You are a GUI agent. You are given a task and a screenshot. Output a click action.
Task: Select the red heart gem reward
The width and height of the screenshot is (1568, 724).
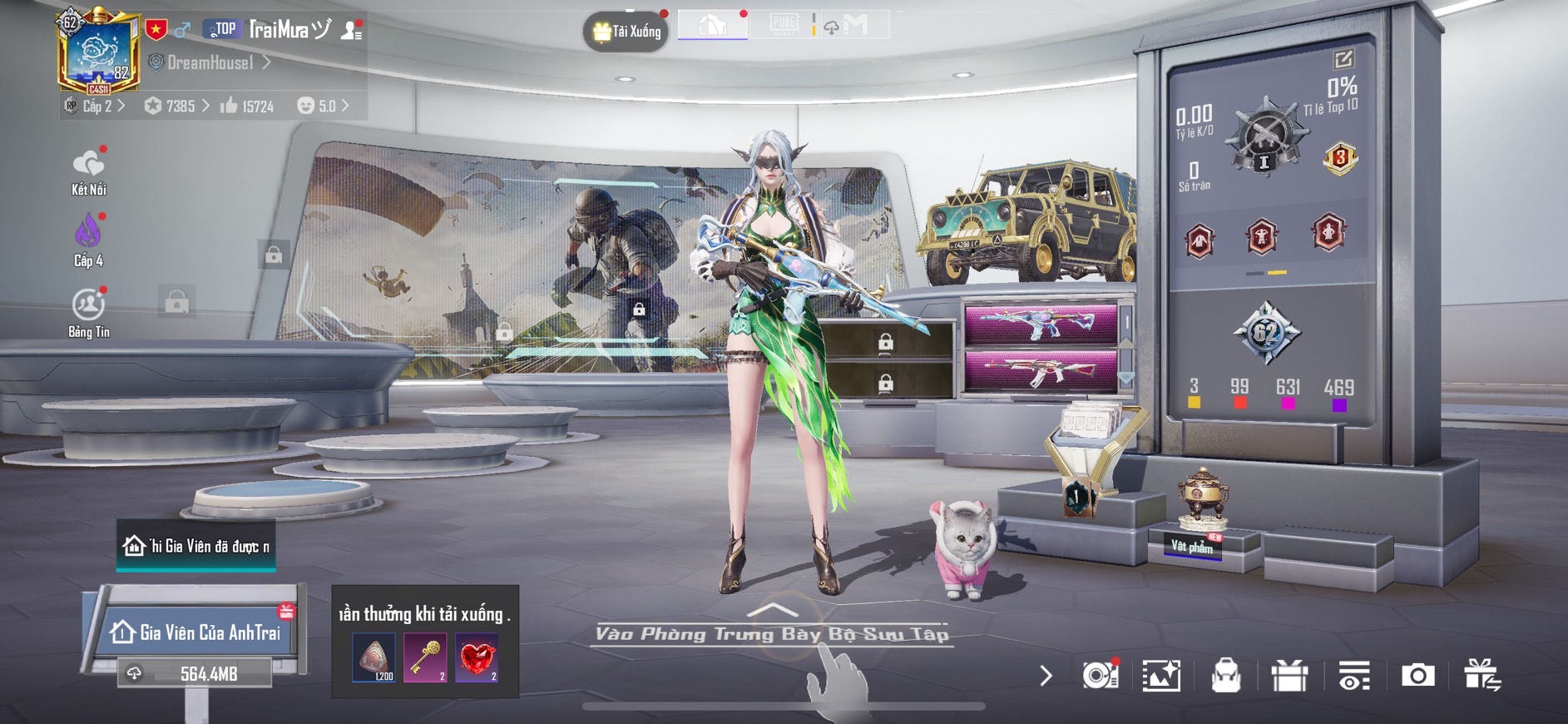point(477,657)
